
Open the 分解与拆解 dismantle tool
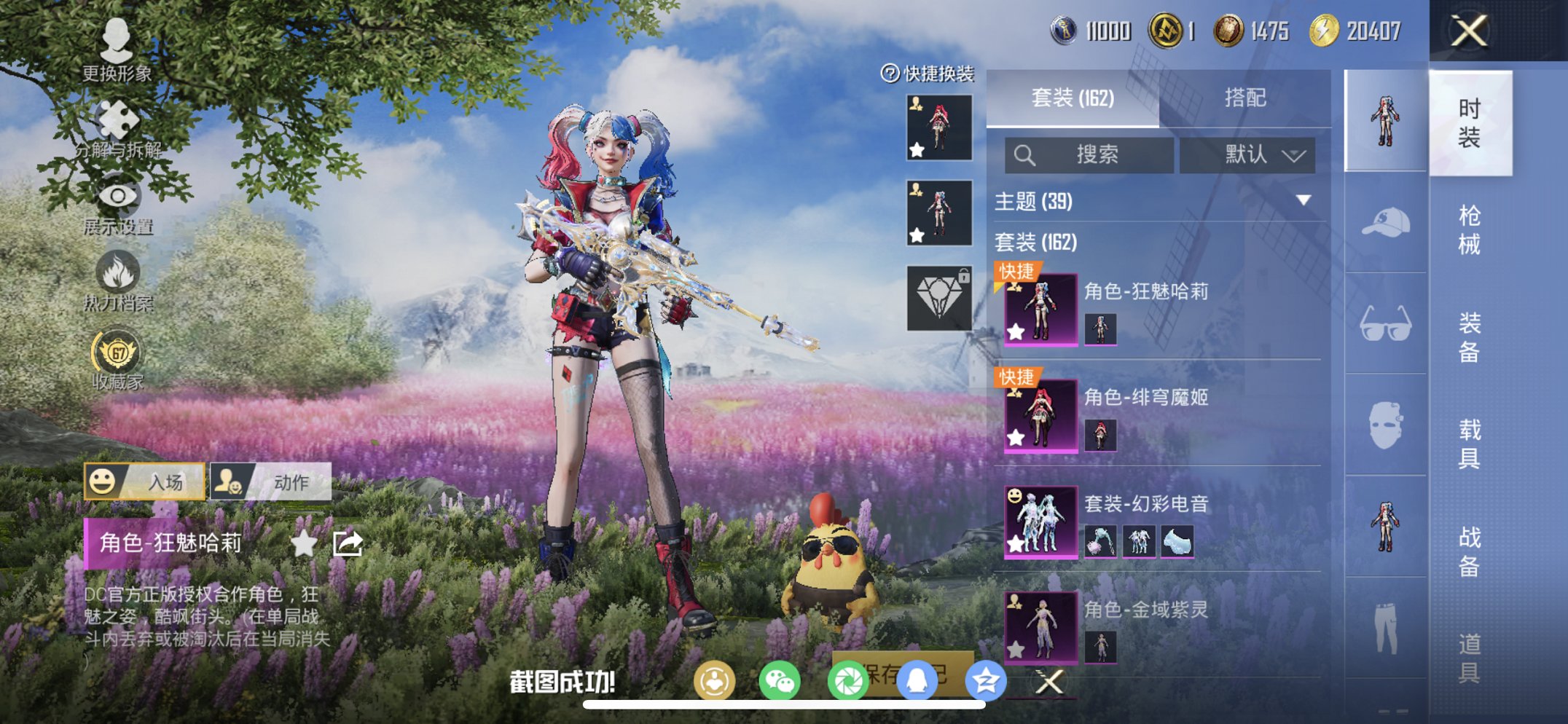point(117,117)
